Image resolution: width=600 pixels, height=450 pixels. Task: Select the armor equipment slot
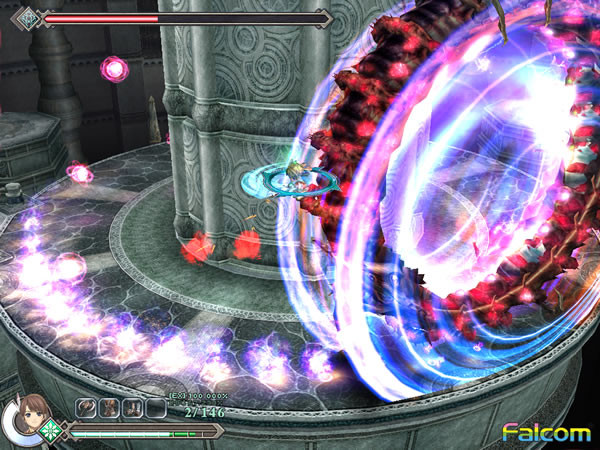tap(110, 407)
